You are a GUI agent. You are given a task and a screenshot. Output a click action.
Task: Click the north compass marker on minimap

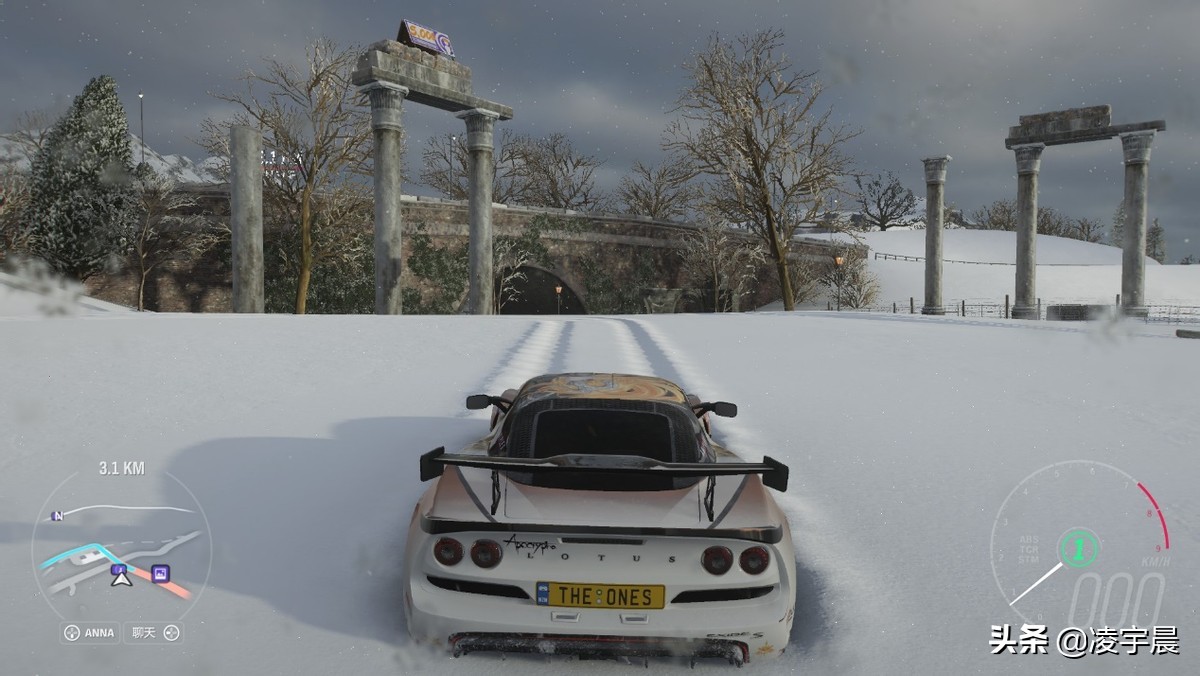click(x=57, y=515)
